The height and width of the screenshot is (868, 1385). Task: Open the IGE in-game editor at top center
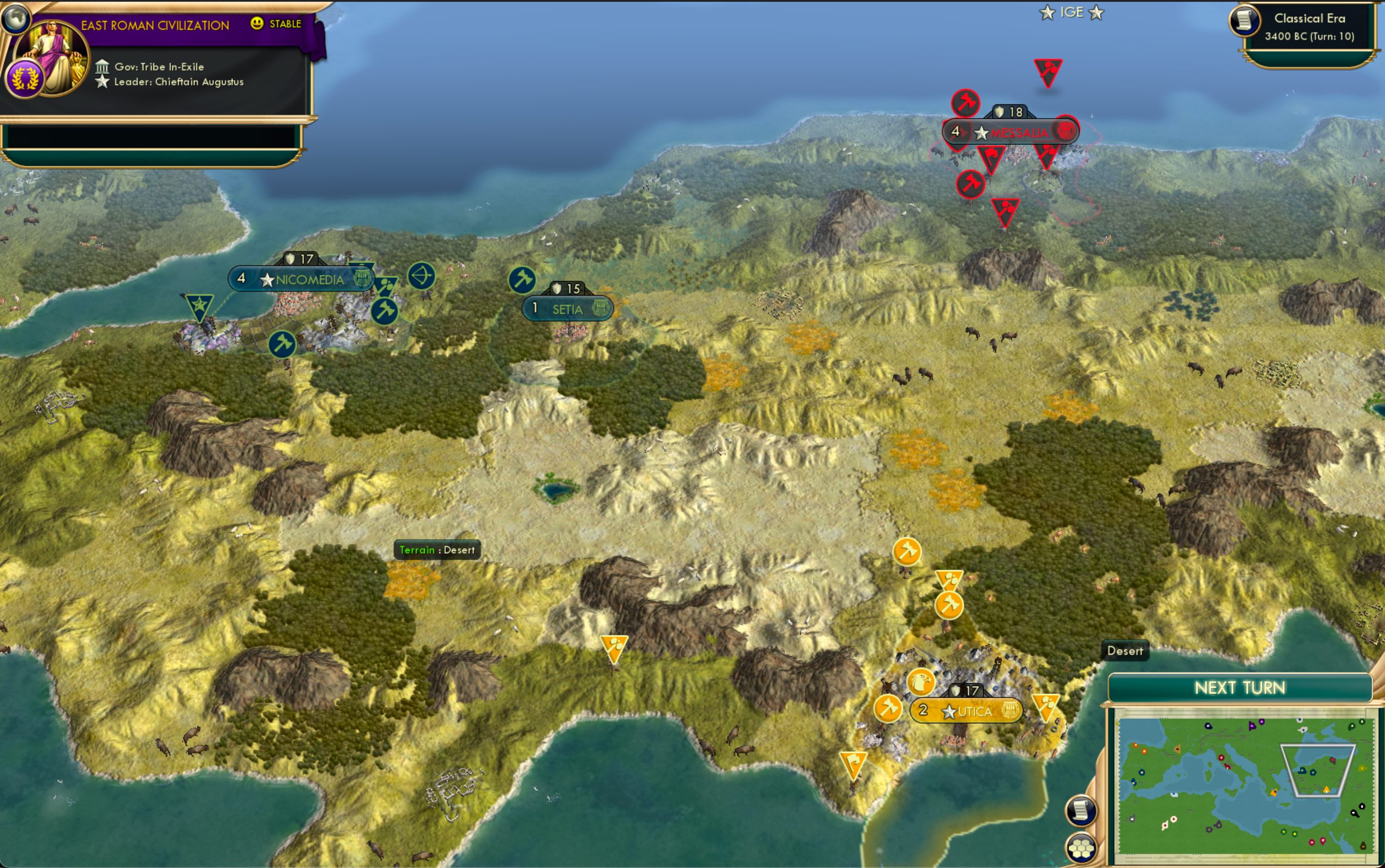pyautogui.click(x=1073, y=12)
